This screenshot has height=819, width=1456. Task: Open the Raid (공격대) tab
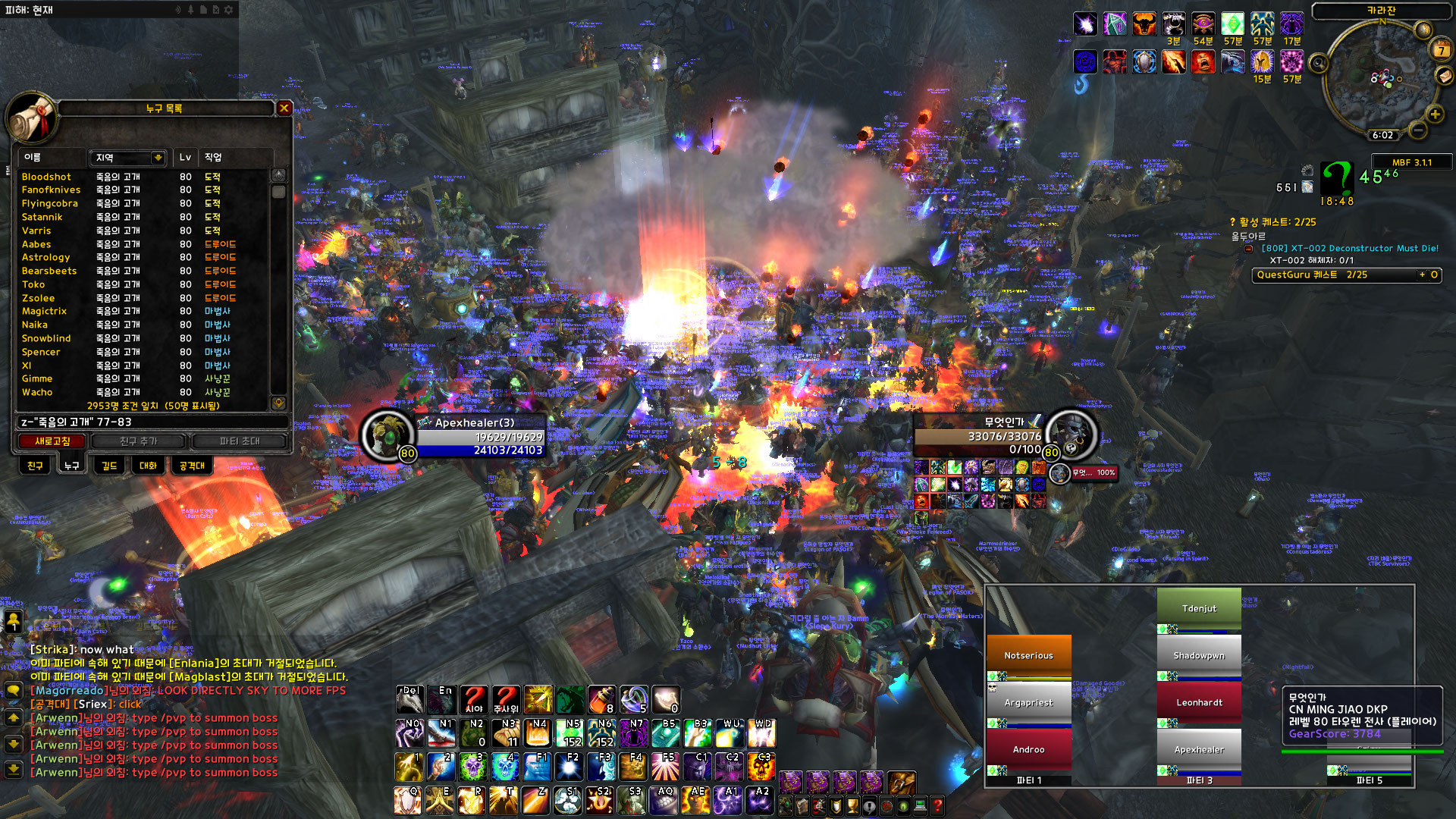[x=192, y=466]
